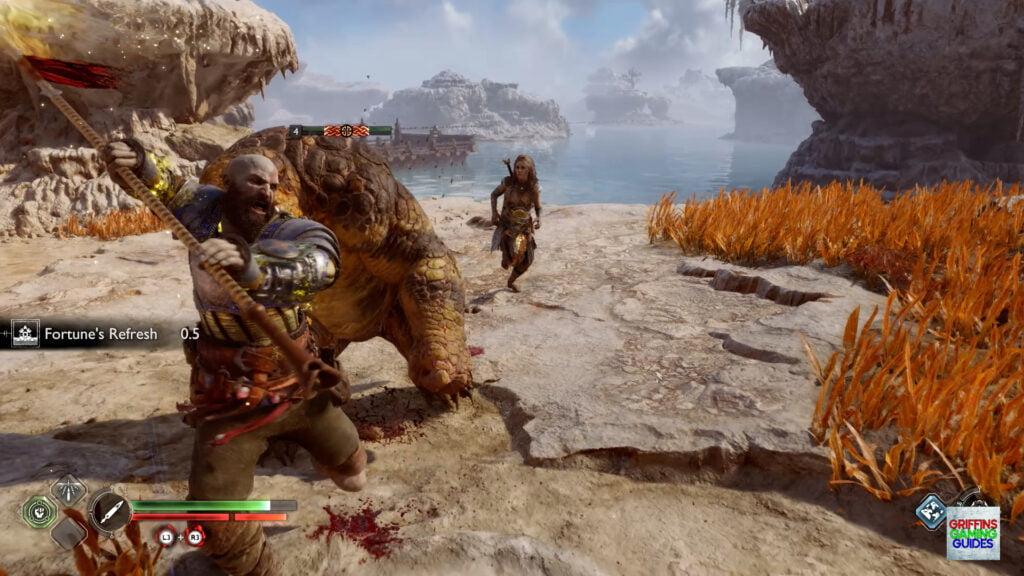This screenshot has width=1024, height=576.
Task: Activate the blue companion ability icon
Action: [931, 512]
